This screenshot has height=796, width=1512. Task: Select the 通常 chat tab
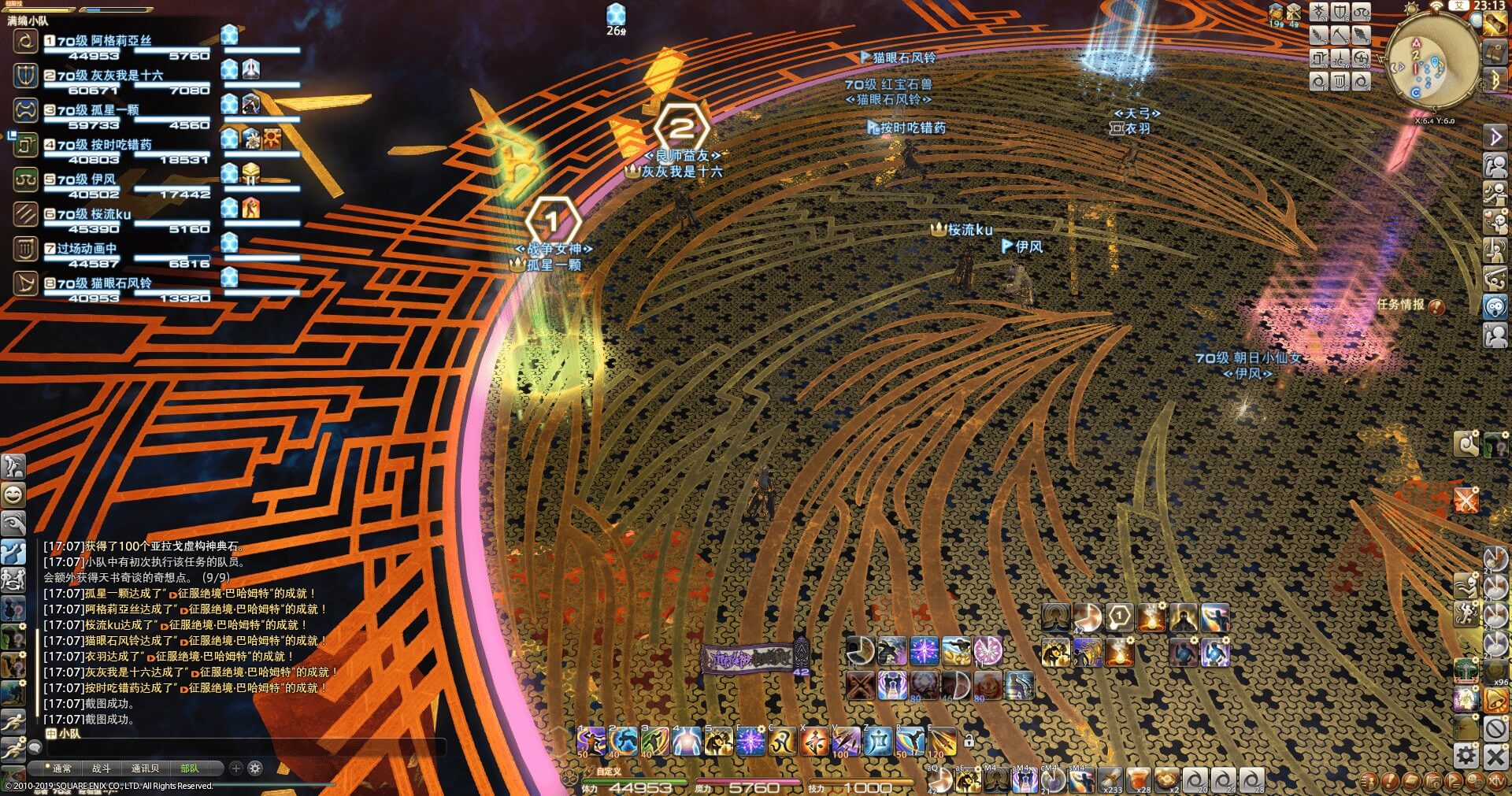click(60, 768)
